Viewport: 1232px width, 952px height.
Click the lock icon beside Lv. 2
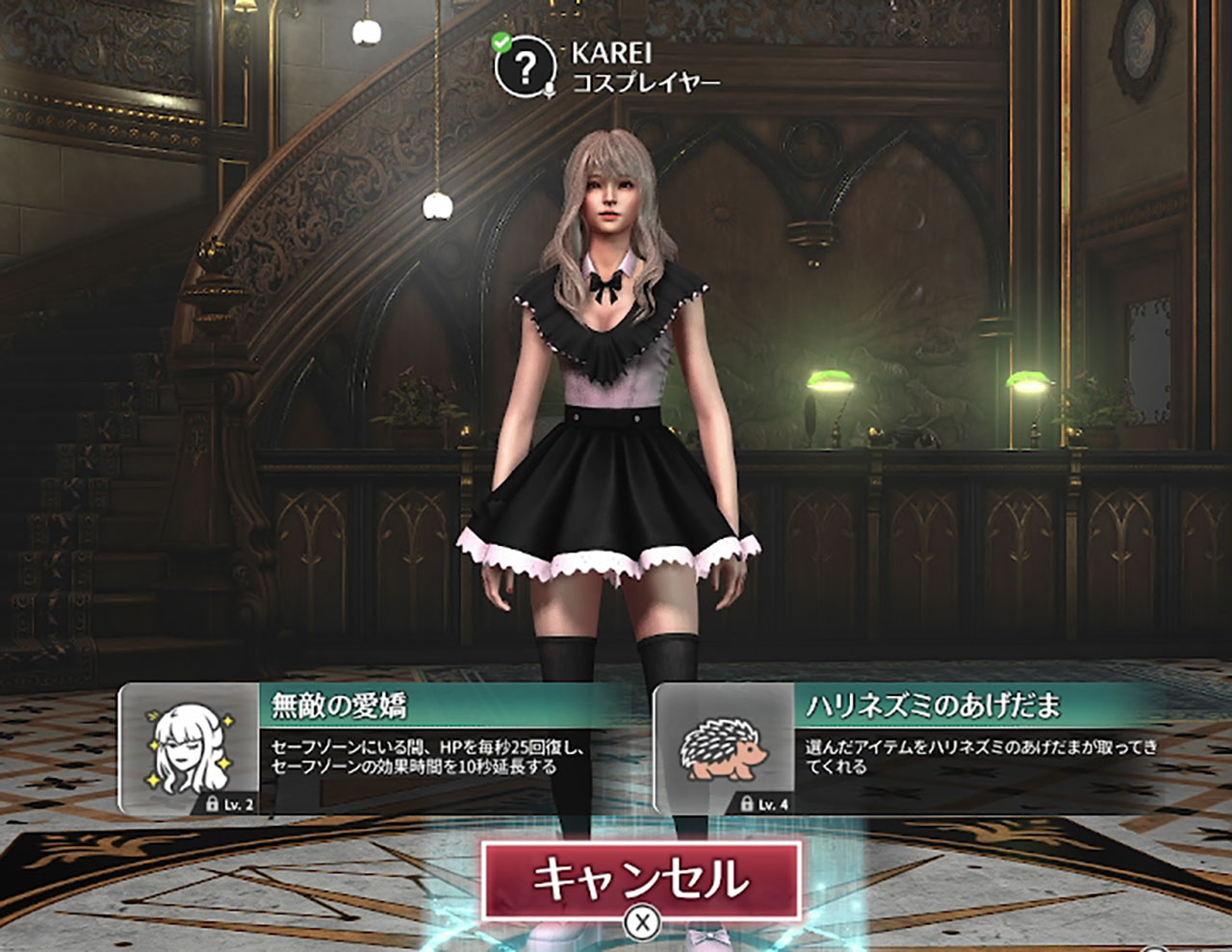pyautogui.click(x=214, y=803)
